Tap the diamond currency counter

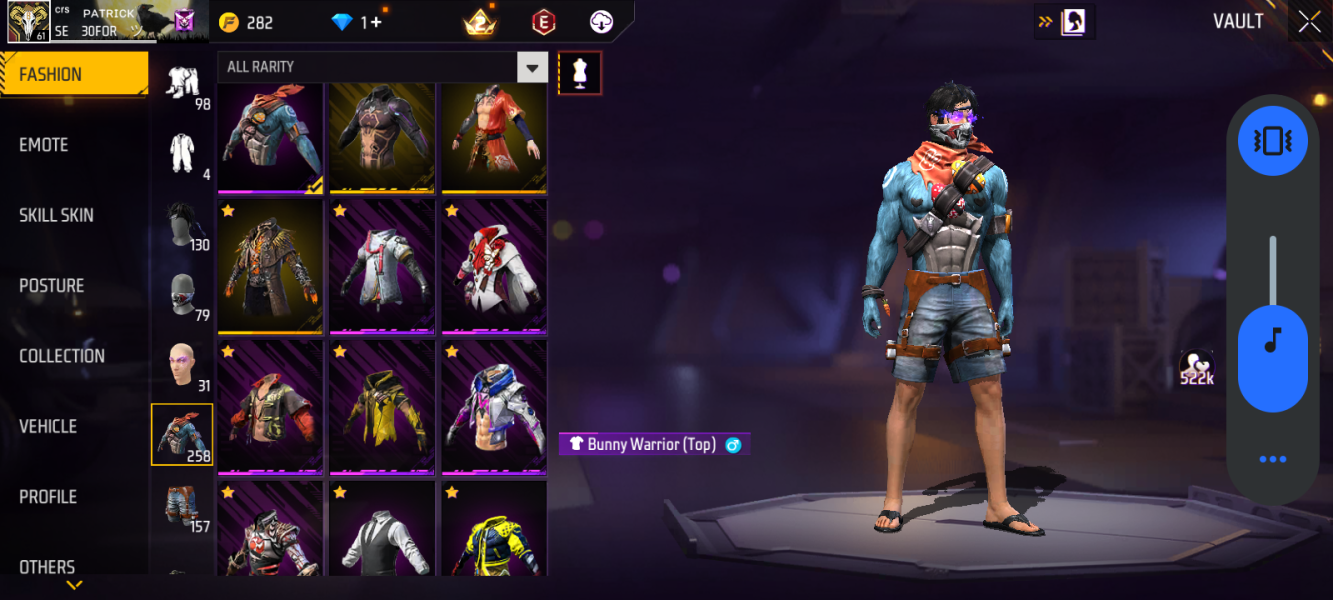click(357, 22)
